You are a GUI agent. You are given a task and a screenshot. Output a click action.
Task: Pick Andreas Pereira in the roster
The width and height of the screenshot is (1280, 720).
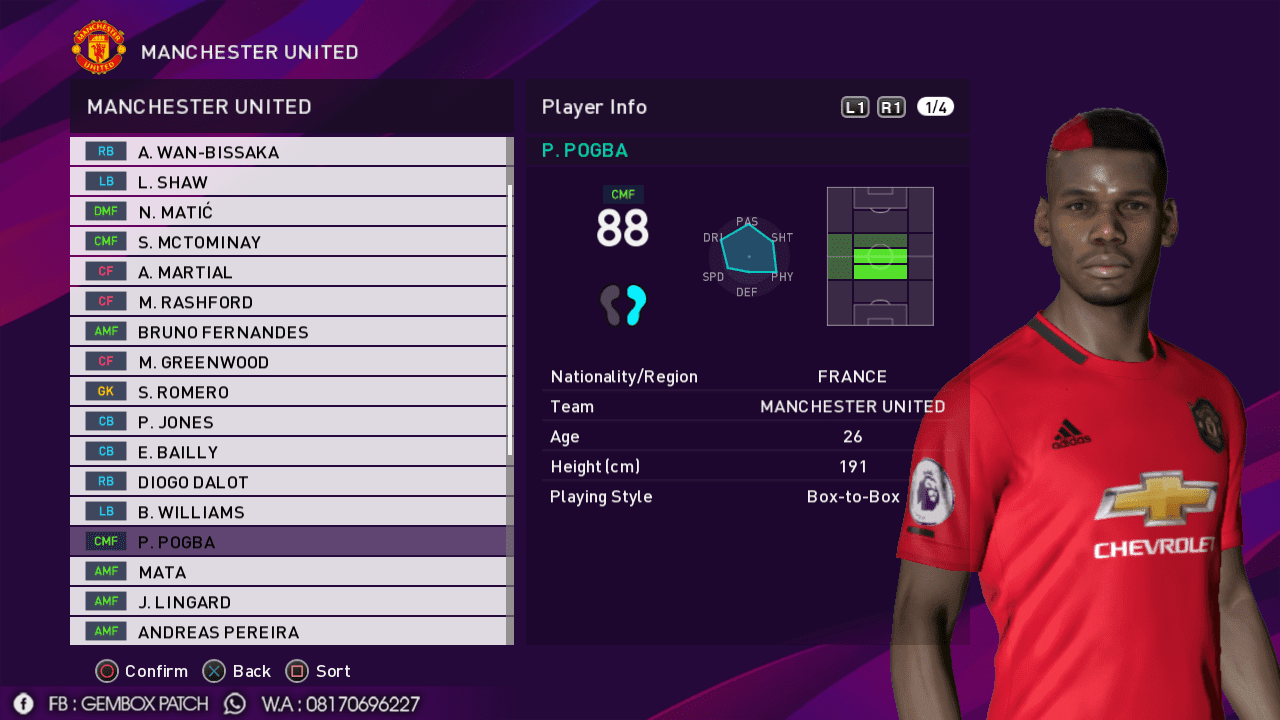(290, 632)
